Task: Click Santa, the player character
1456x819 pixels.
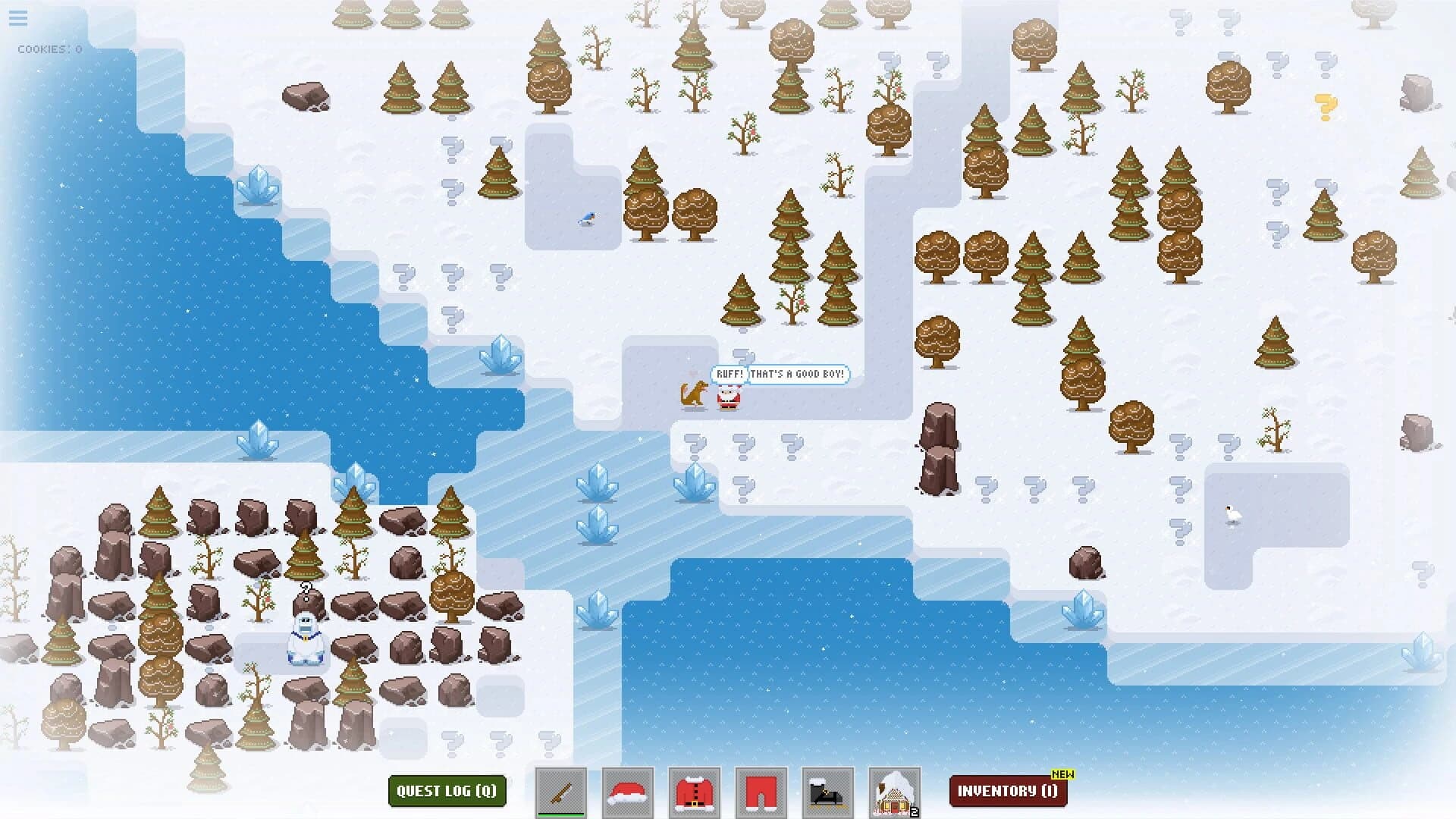Action: pos(729,397)
